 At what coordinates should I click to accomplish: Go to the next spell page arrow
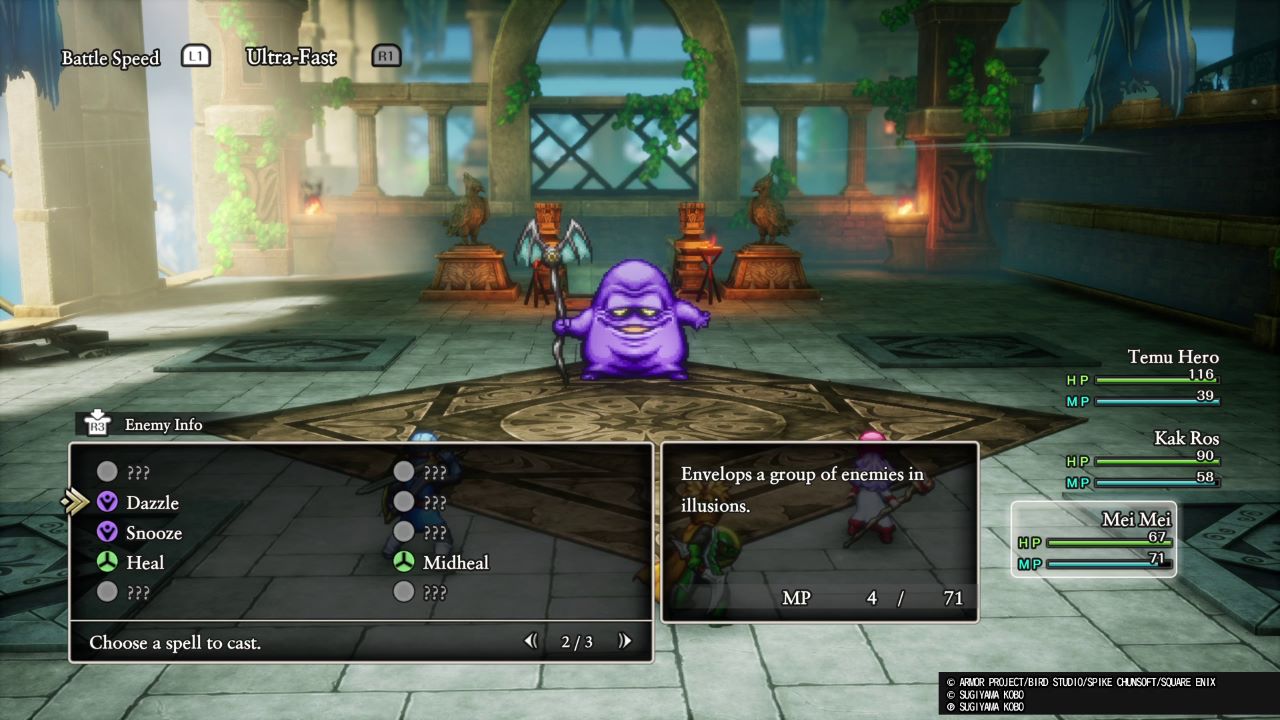[x=625, y=642]
